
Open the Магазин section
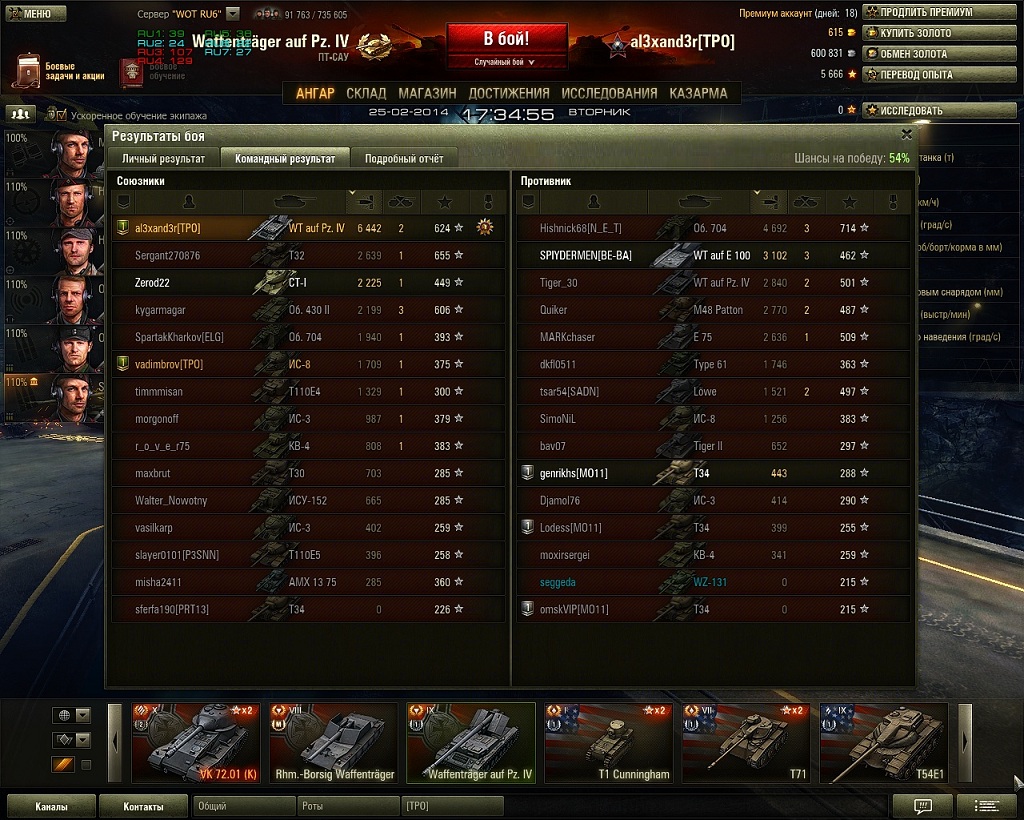(427, 93)
